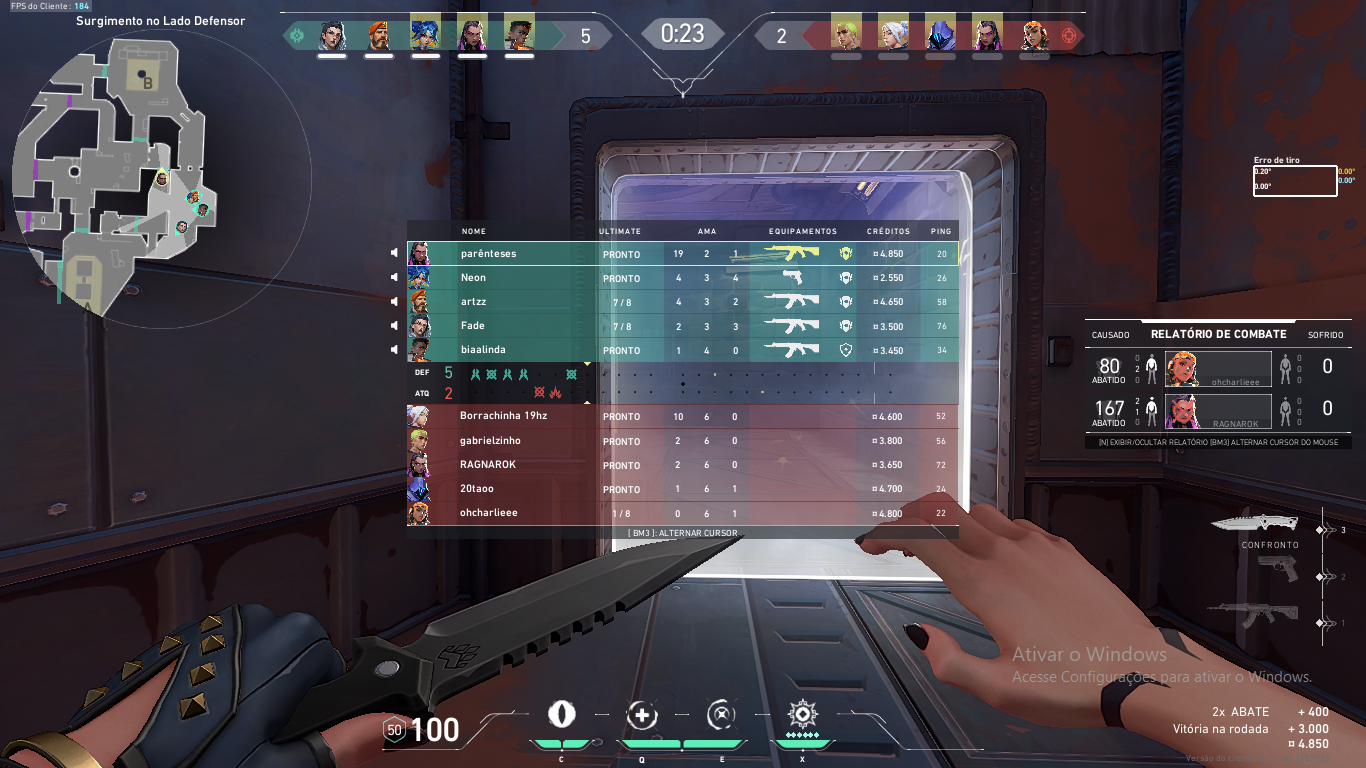Open RAGNAROK's combat report entry

coord(1218,410)
